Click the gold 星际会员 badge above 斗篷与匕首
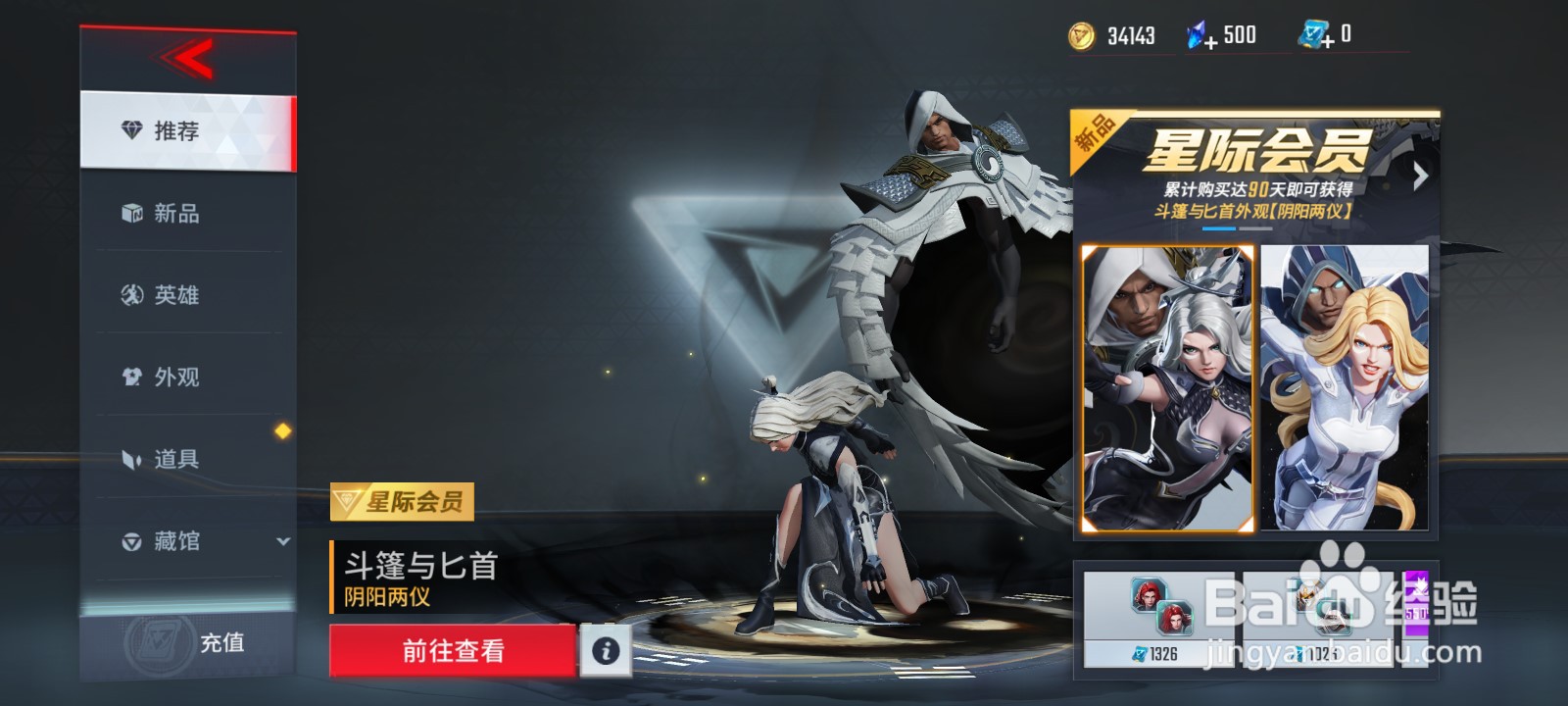The image size is (1568, 706). coord(404,503)
